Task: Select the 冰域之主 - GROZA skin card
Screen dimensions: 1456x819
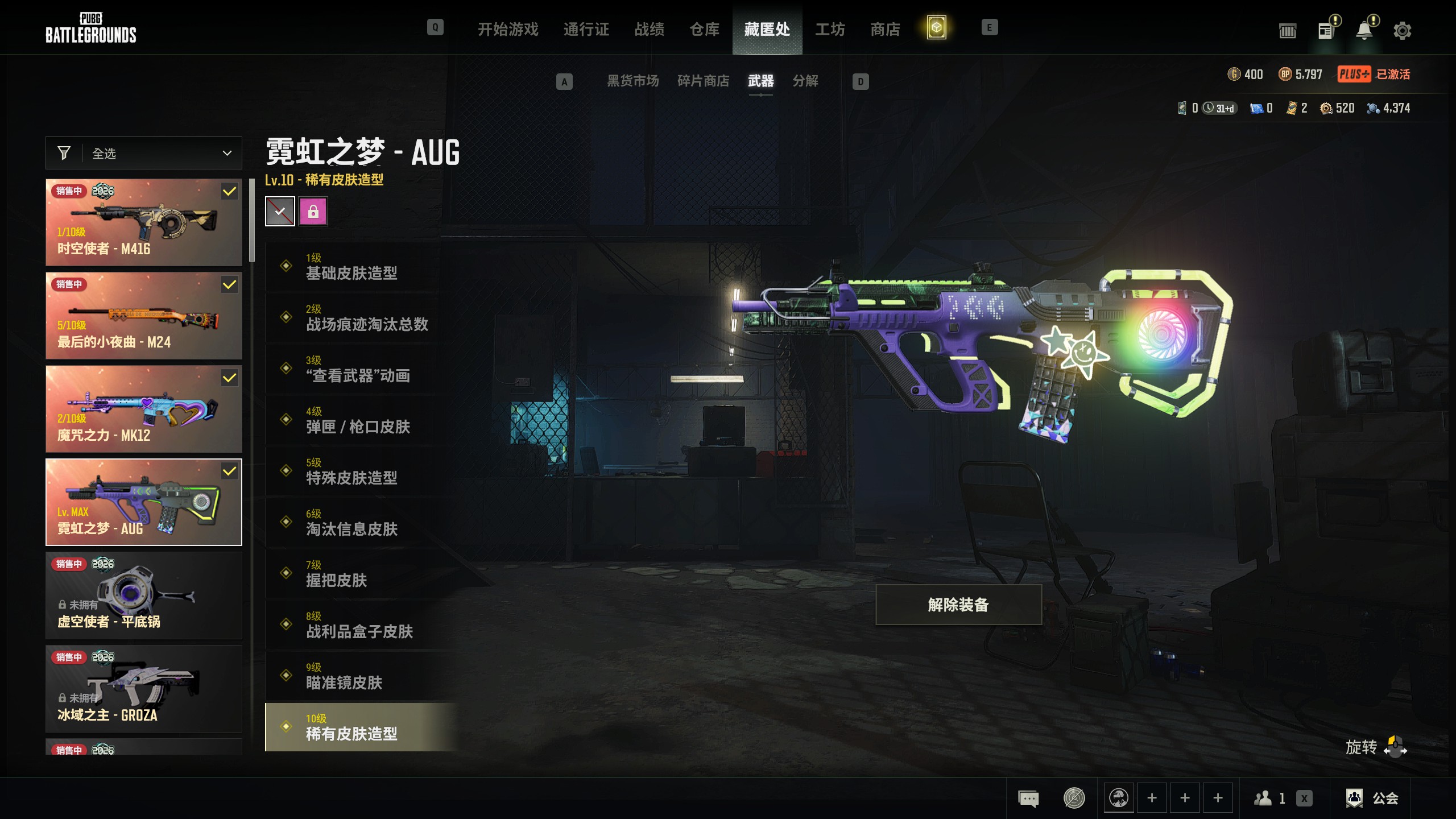Action: point(144,689)
